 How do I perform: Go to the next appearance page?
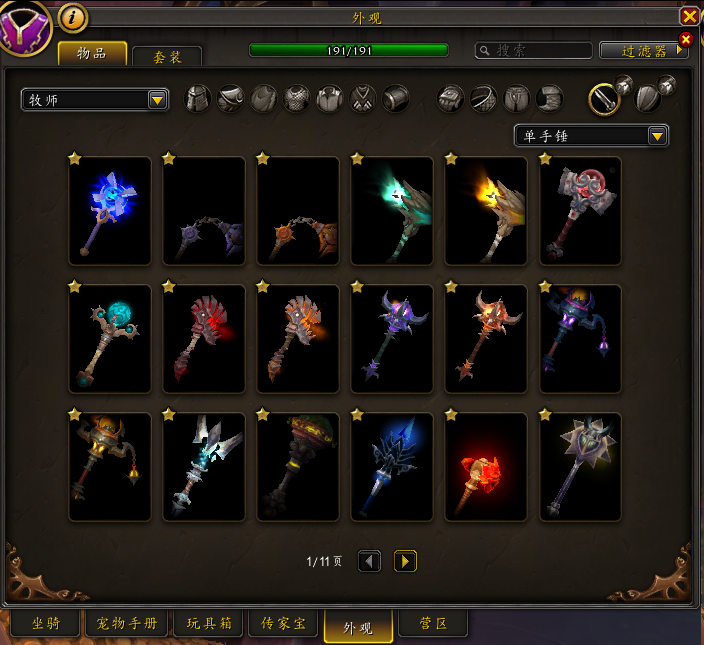pos(405,561)
